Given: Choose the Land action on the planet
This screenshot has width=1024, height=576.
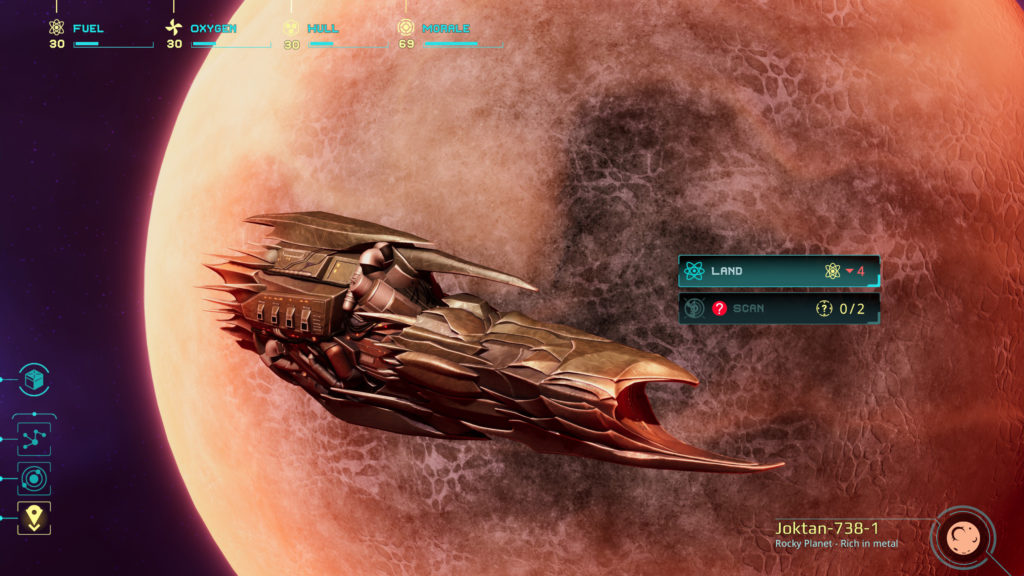Looking at the screenshot, I should (778, 271).
